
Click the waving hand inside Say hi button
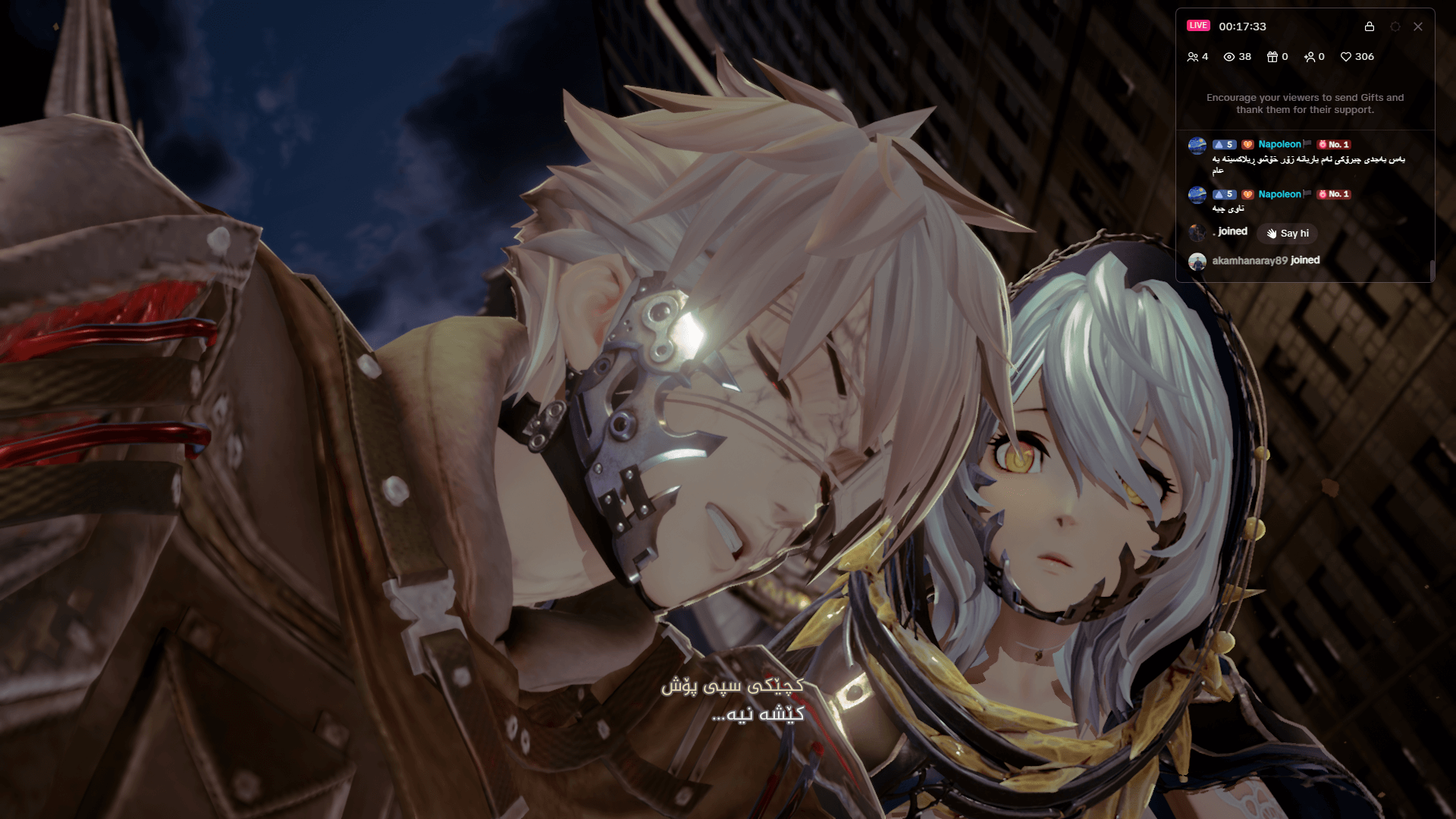click(1272, 234)
